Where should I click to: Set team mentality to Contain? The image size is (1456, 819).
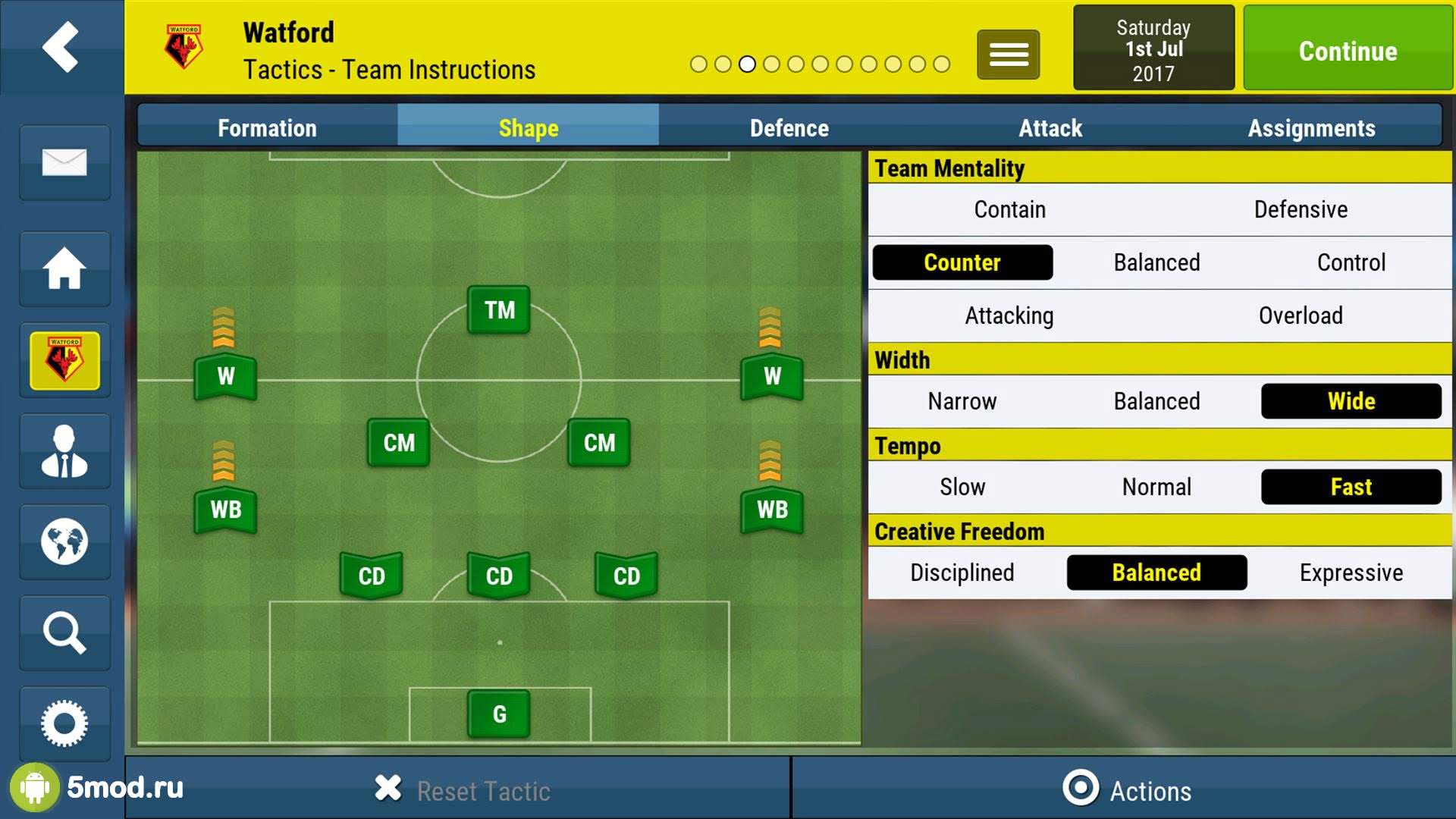click(1009, 209)
